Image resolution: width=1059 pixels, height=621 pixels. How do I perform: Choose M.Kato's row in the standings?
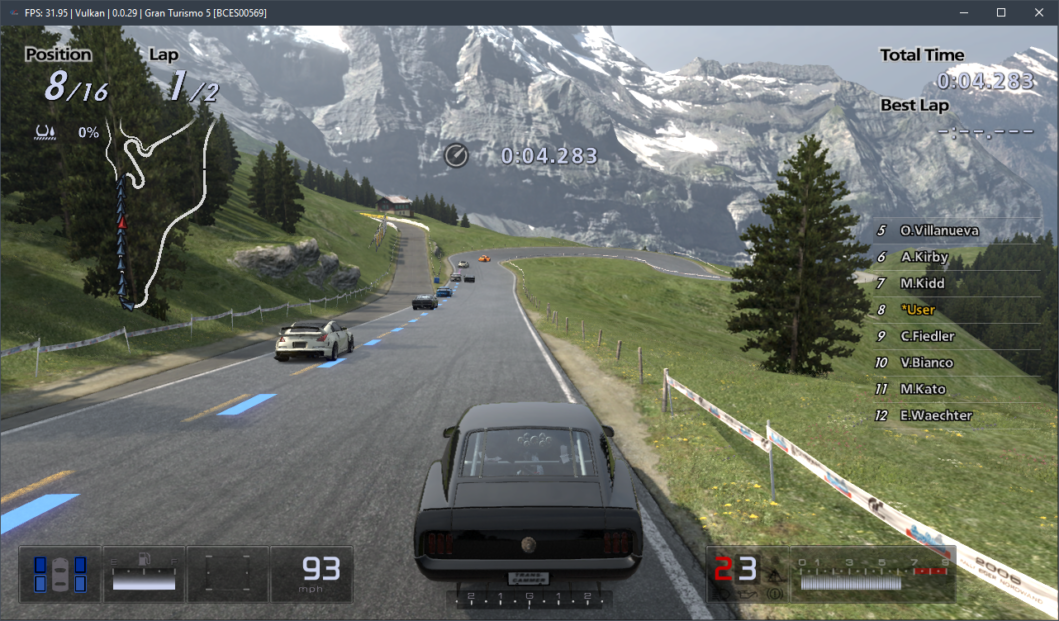(922, 389)
